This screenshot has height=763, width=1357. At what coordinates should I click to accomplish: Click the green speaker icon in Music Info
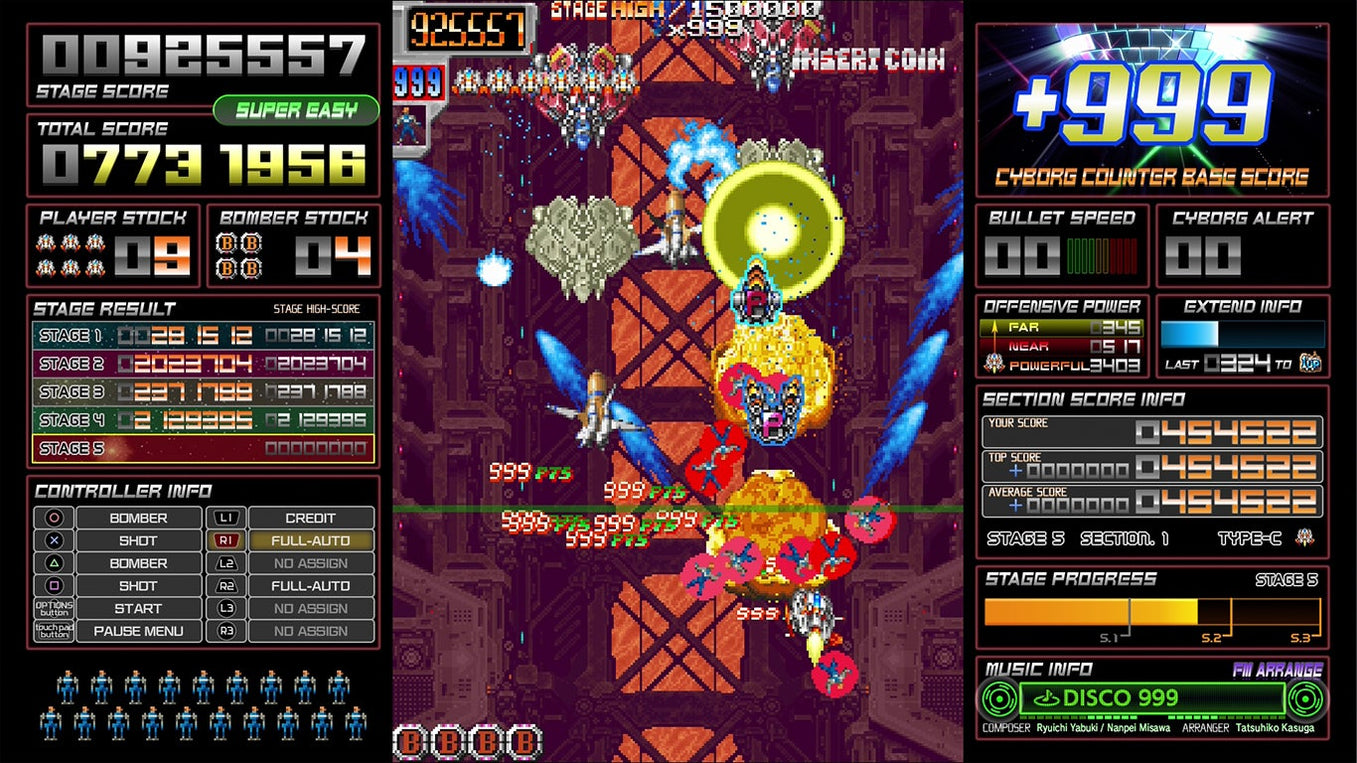click(997, 700)
